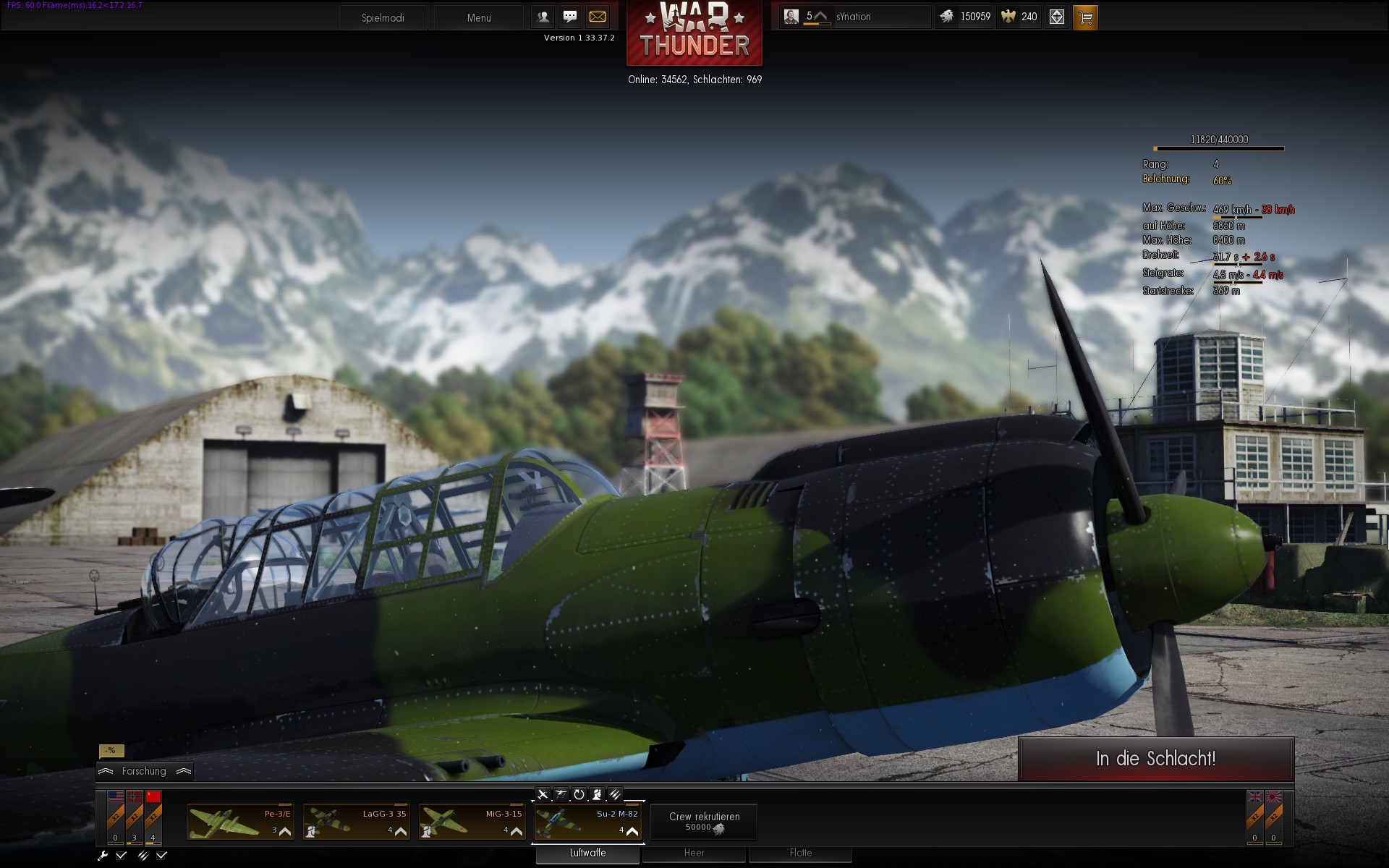Choose the USA nation flag
Image resolution: width=1389 pixels, height=868 pixels.
pos(116,798)
